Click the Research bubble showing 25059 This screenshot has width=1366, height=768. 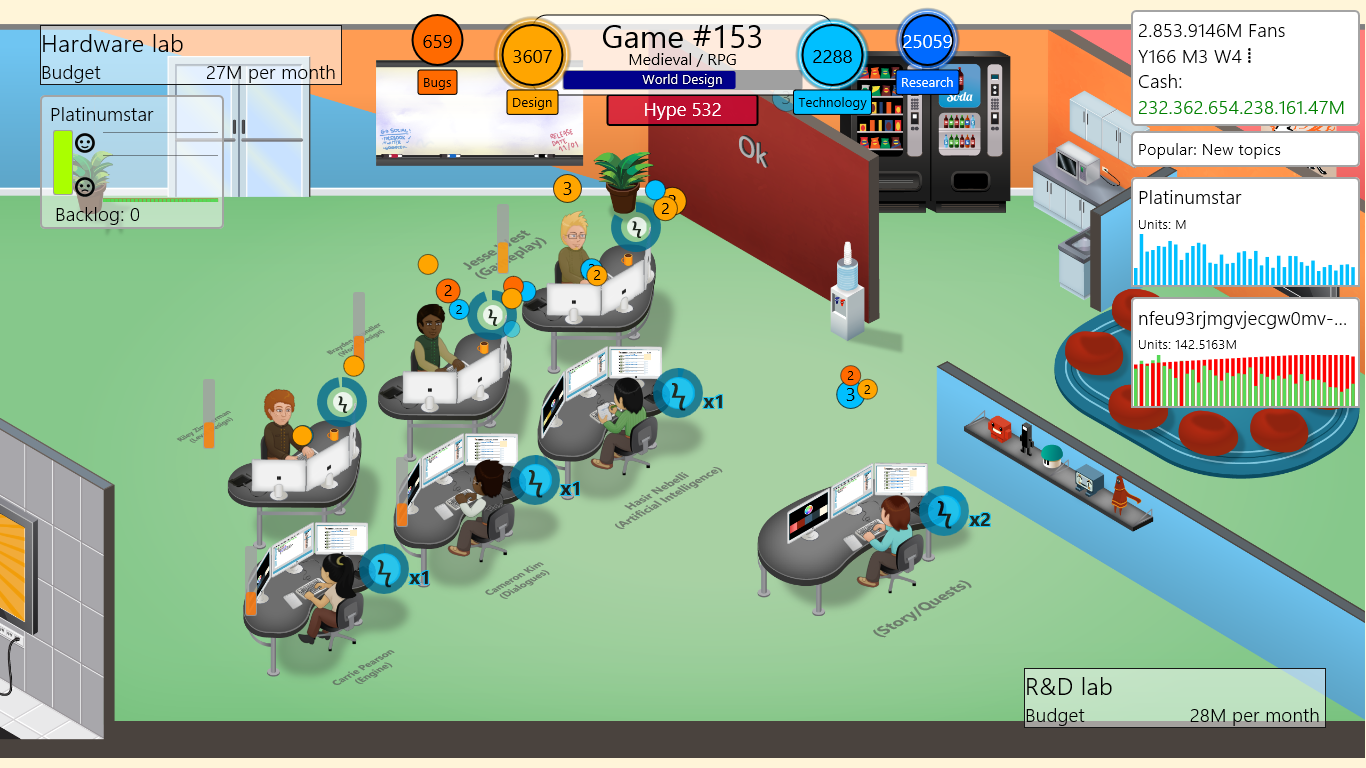[925, 40]
